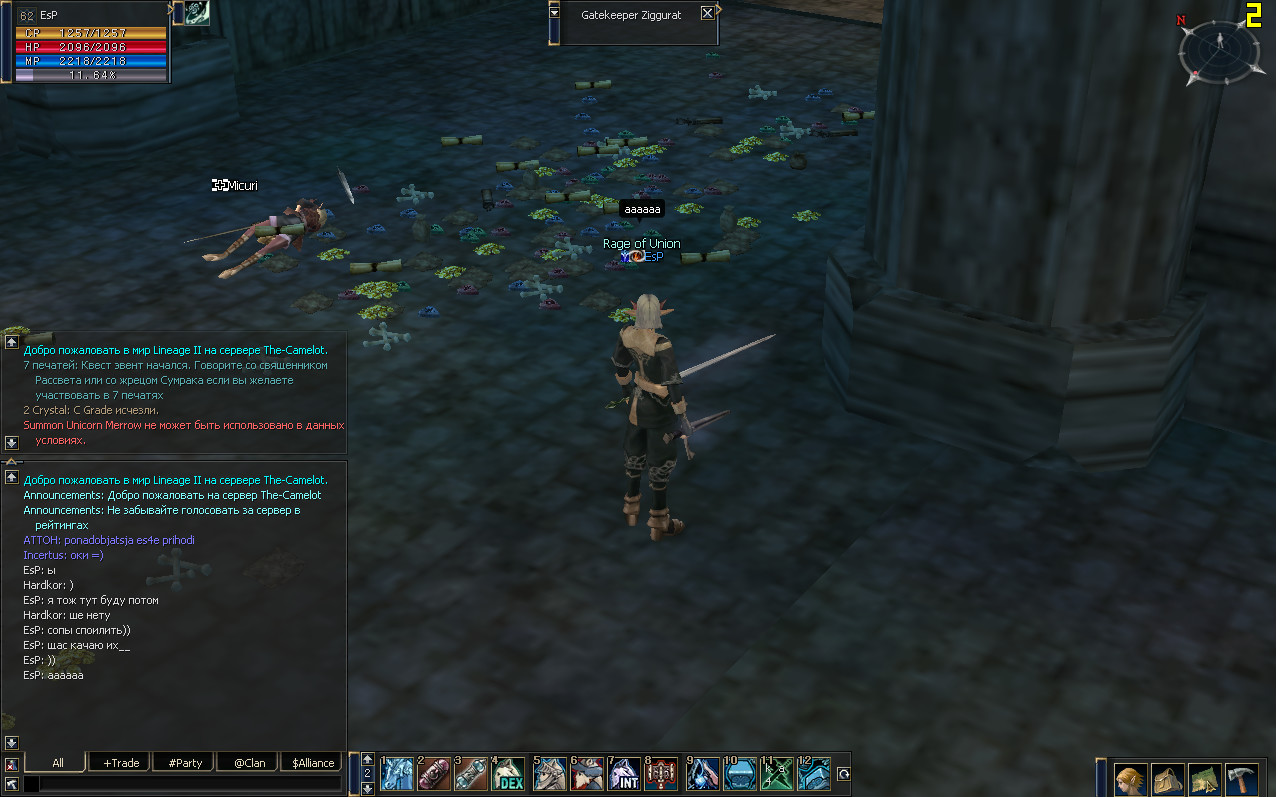Viewport: 1284px width, 797px height.
Task: Open the character status elf head icon
Action: [1131, 779]
